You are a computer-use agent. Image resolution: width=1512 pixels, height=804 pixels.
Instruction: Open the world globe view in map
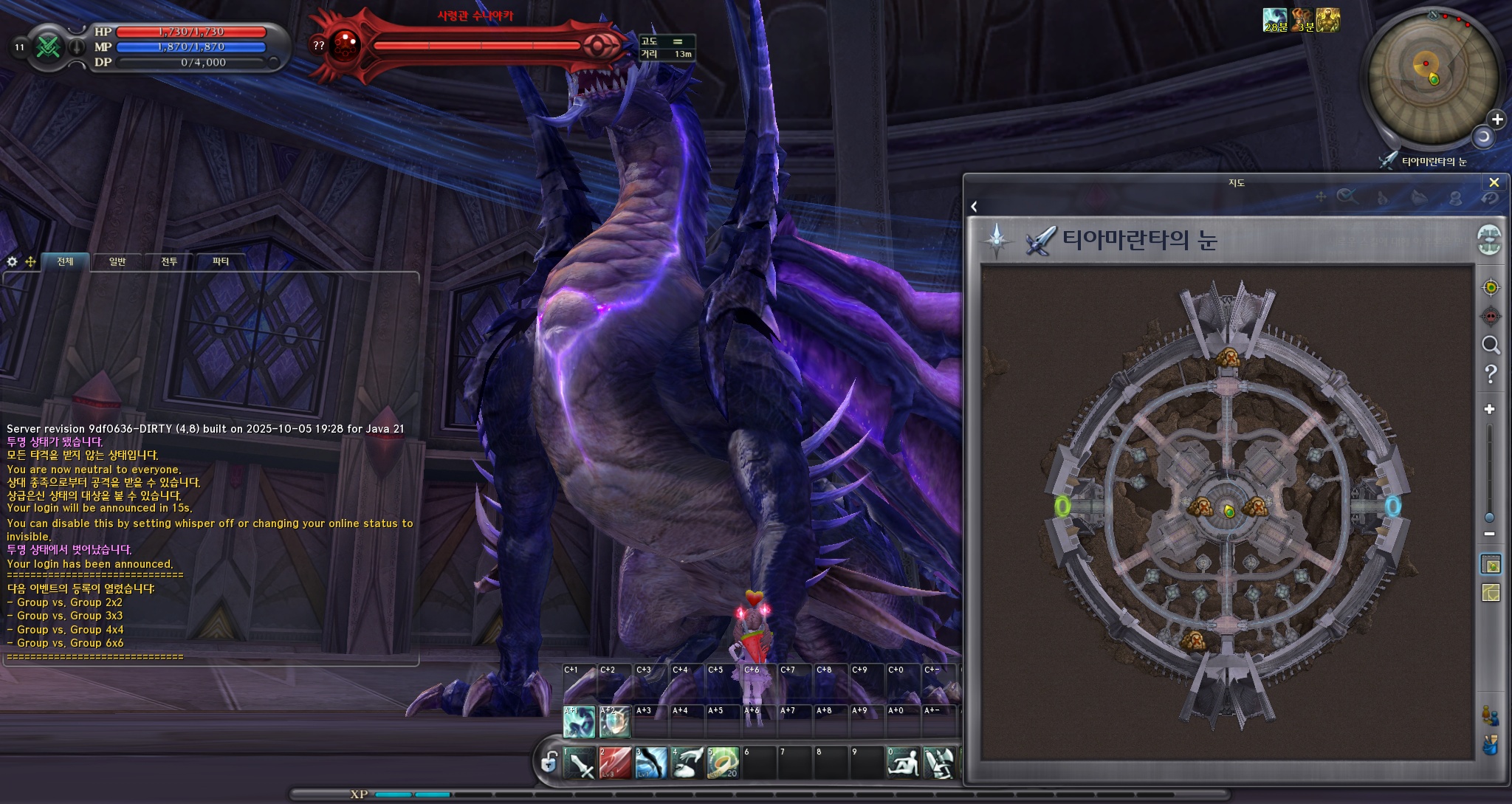(1490, 240)
